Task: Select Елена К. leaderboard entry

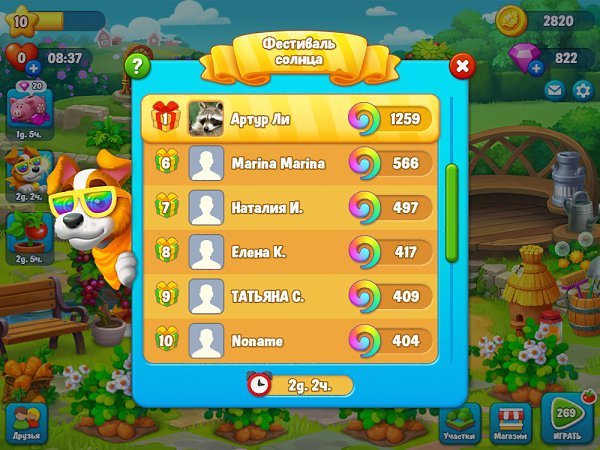Action: coord(290,252)
